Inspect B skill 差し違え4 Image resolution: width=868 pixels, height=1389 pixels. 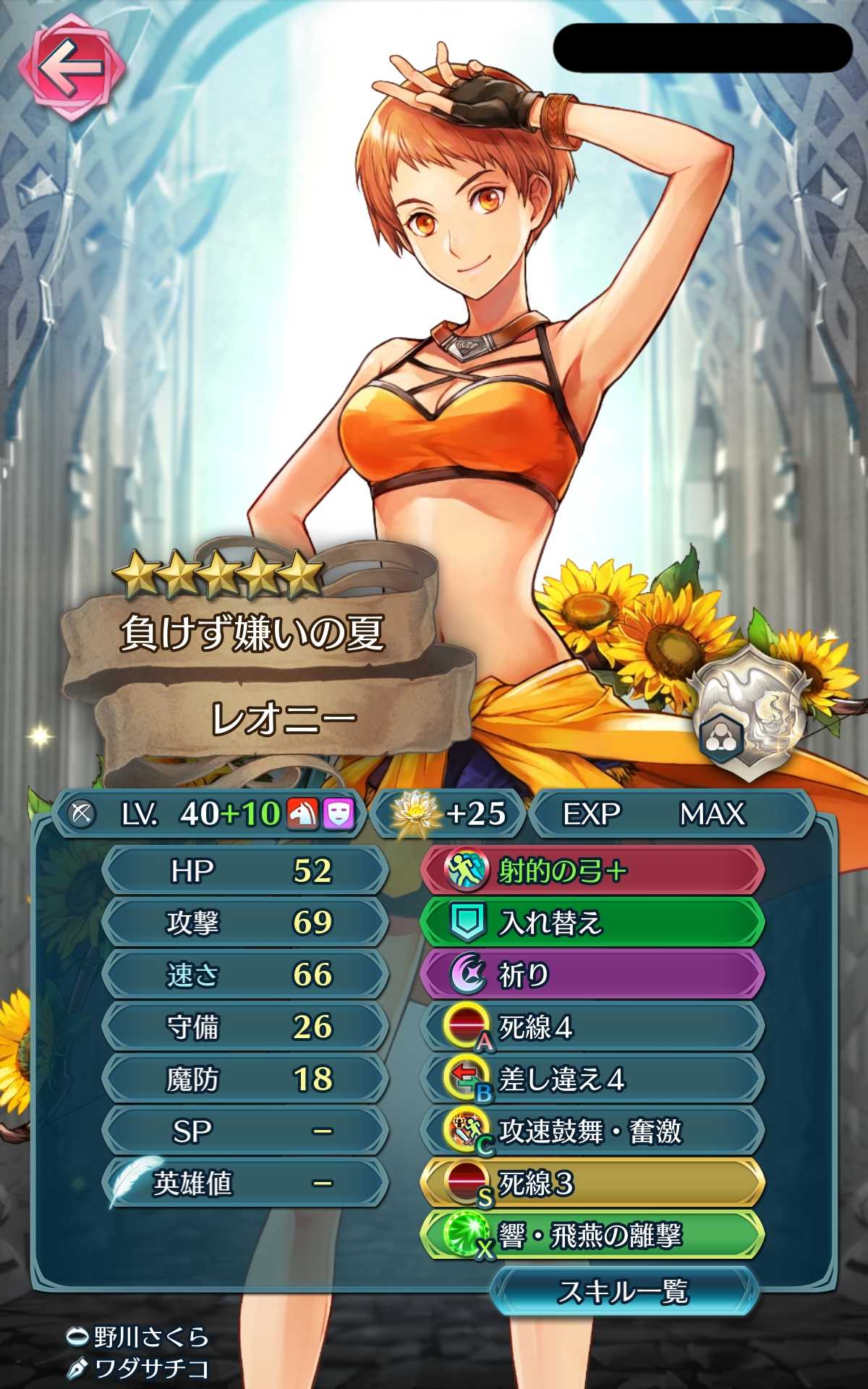(592, 1079)
